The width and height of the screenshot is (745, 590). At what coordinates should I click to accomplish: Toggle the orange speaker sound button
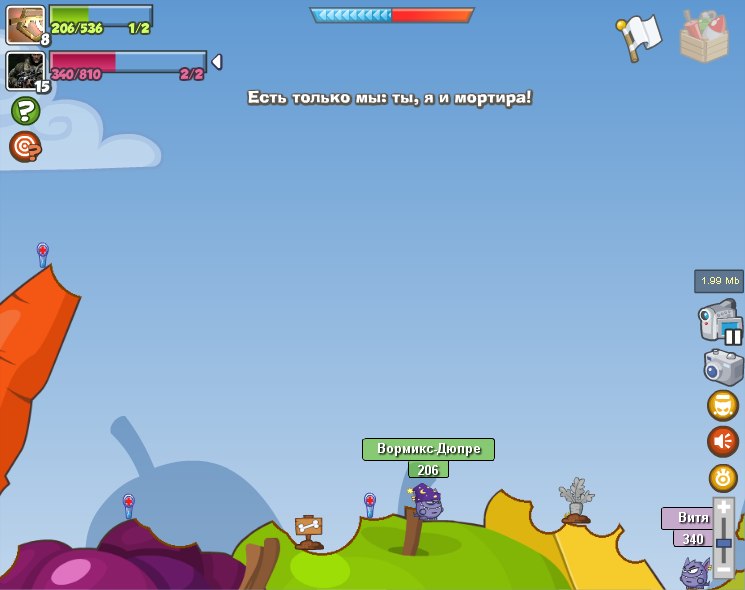click(723, 441)
